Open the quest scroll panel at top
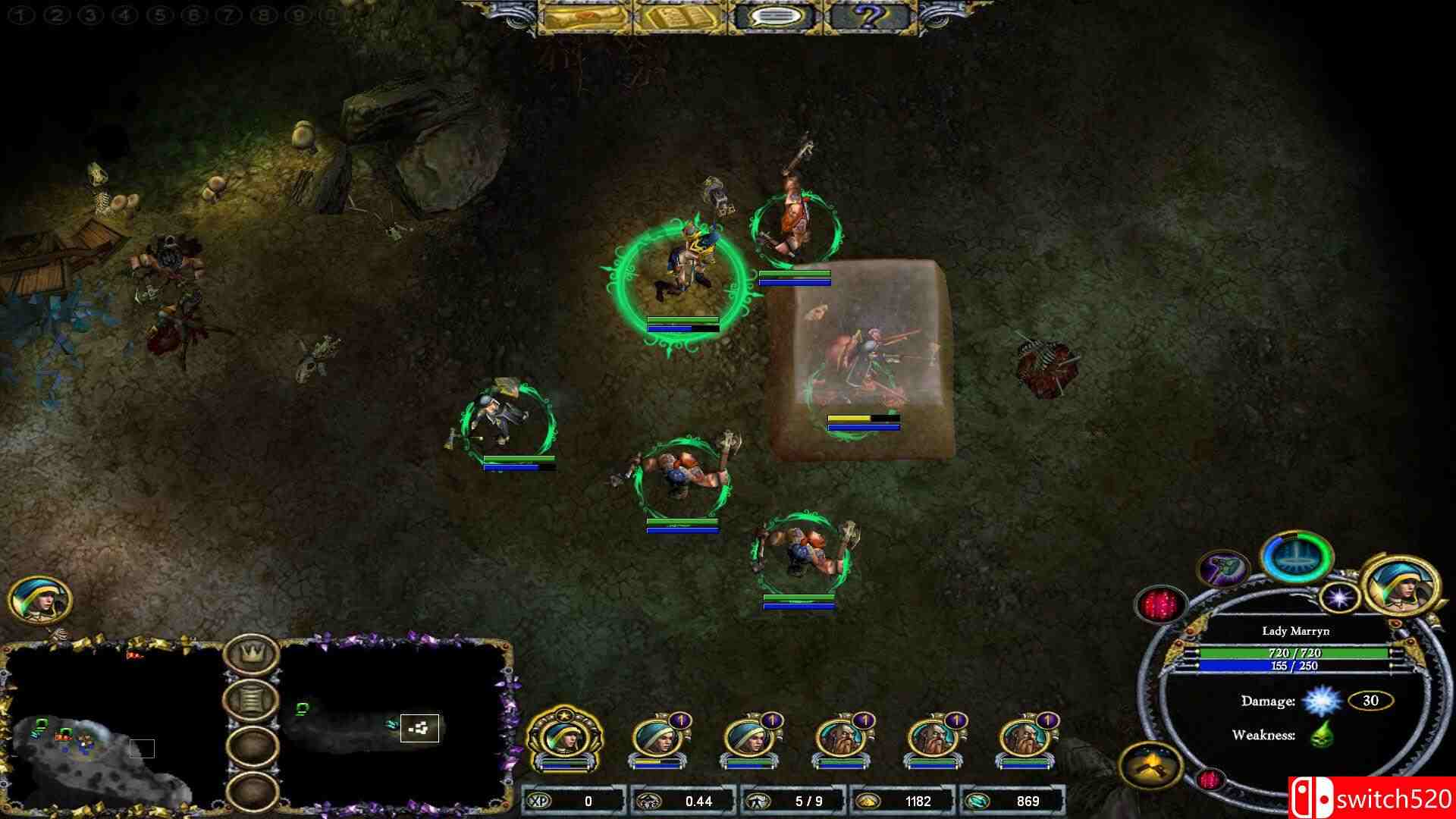 [x=584, y=17]
